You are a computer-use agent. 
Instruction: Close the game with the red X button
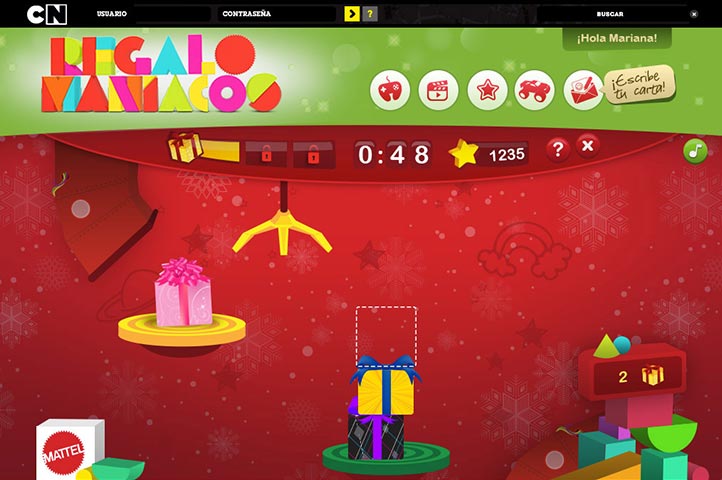(588, 147)
